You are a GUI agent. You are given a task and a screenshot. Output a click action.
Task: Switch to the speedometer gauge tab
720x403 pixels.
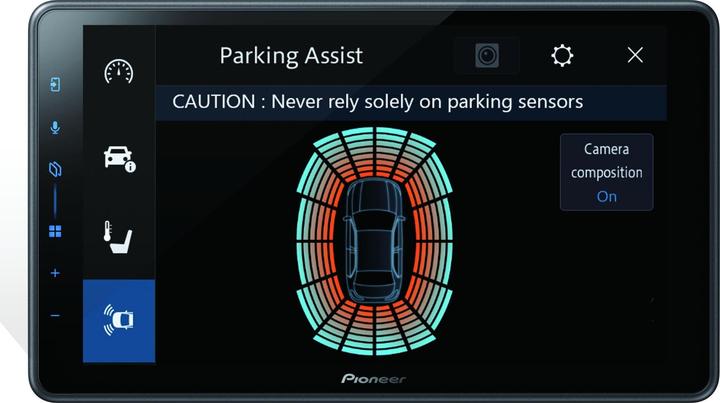pyautogui.click(x=119, y=72)
